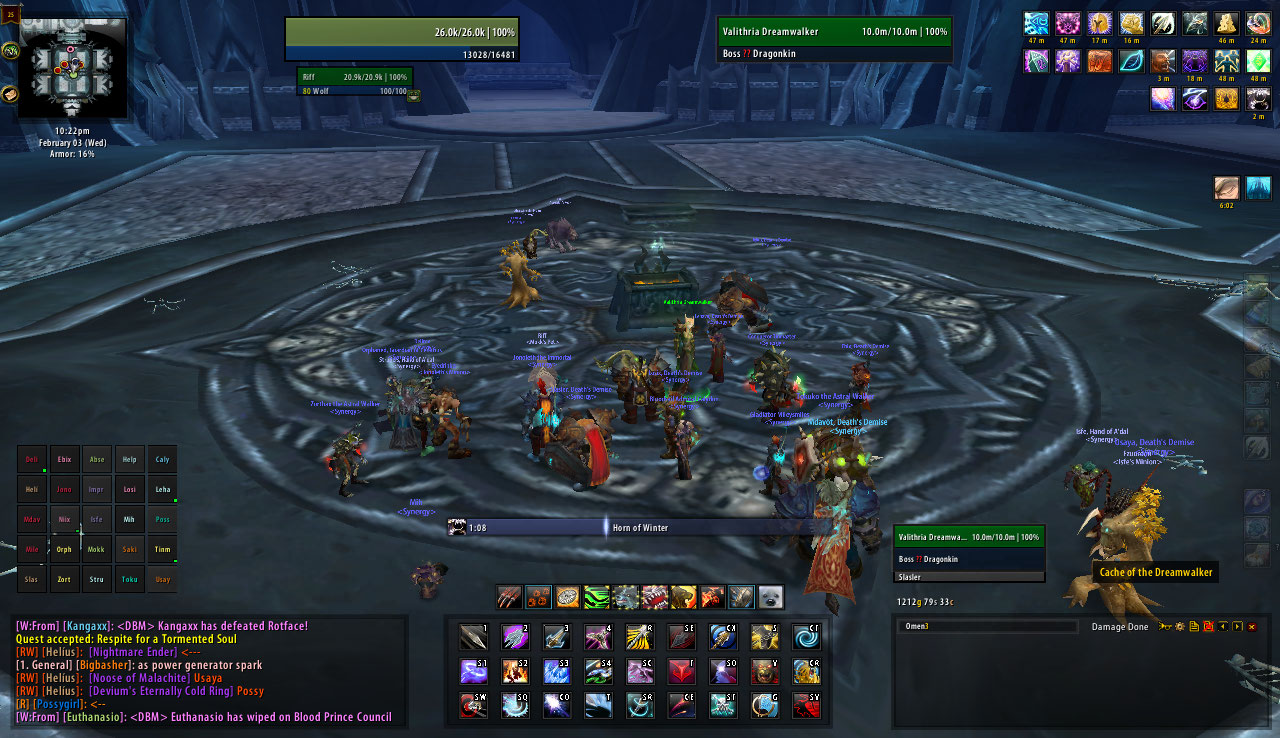Toggle the wolf head pet ability
1280x738 pixels.
pyautogui.click(x=626, y=597)
